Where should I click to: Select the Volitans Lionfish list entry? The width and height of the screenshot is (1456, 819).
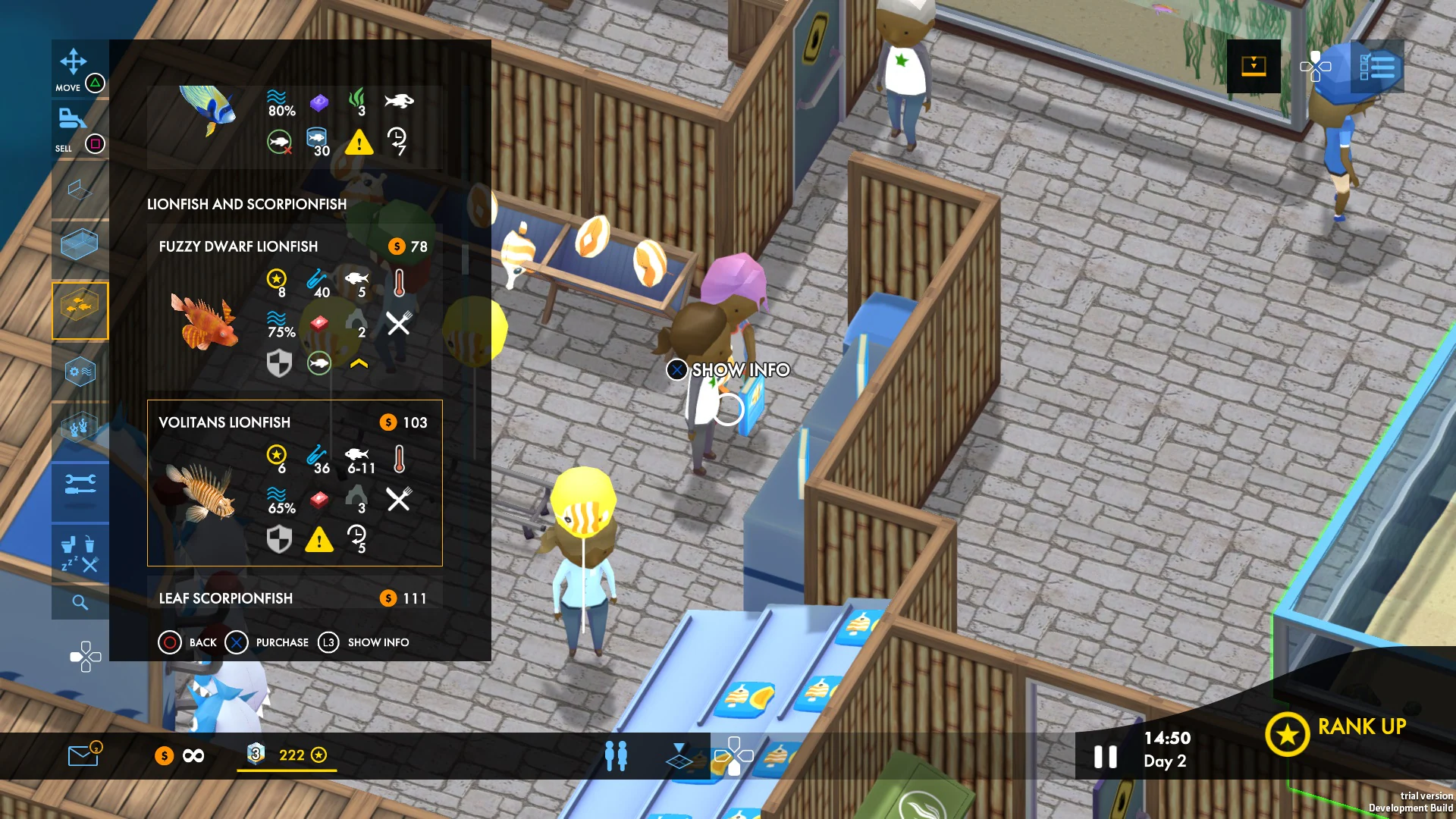(x=294, y=483)
